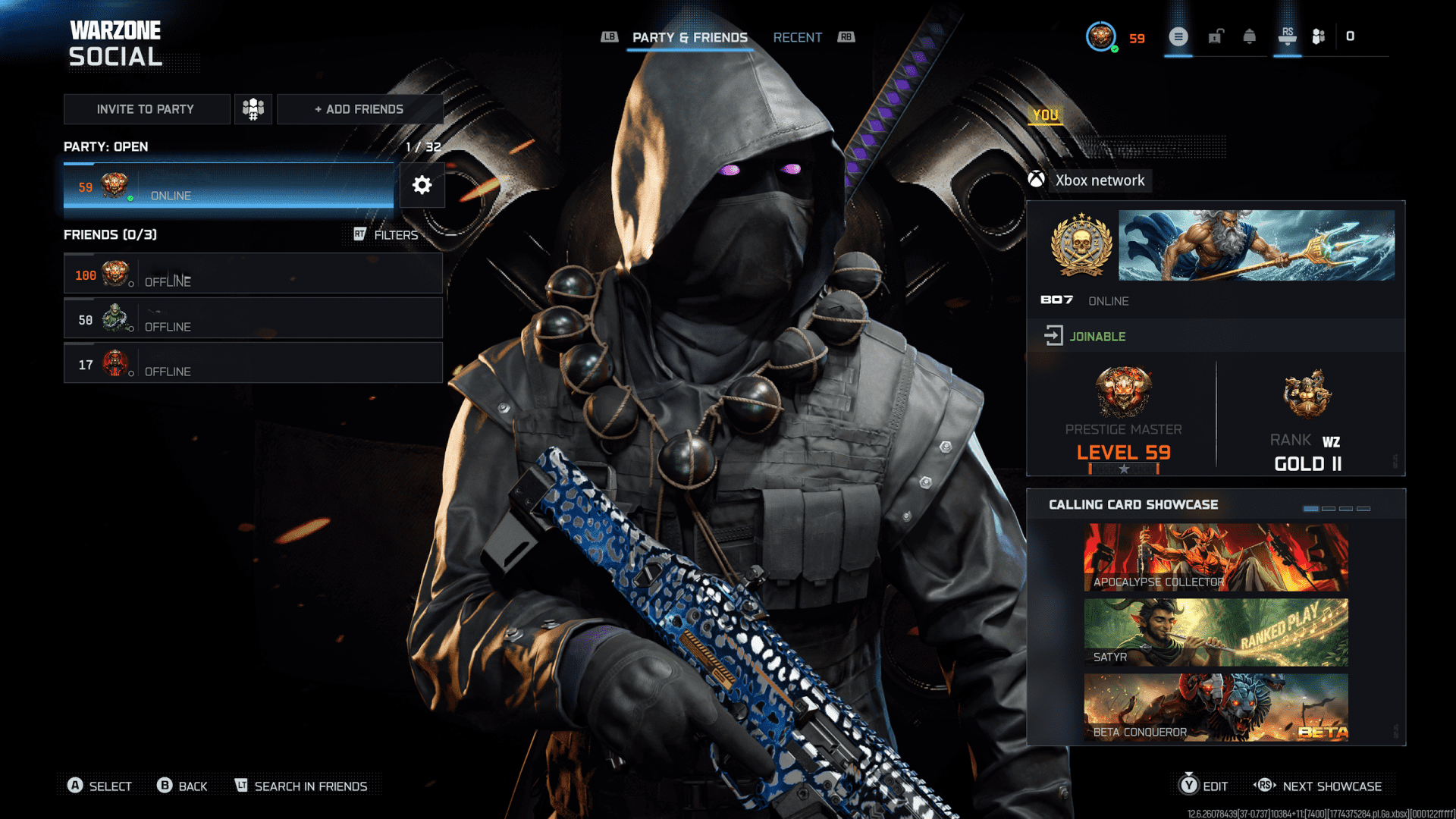Select the Party & Friends tab
Screen dimensions: 1456x819
tap(690, 37)
